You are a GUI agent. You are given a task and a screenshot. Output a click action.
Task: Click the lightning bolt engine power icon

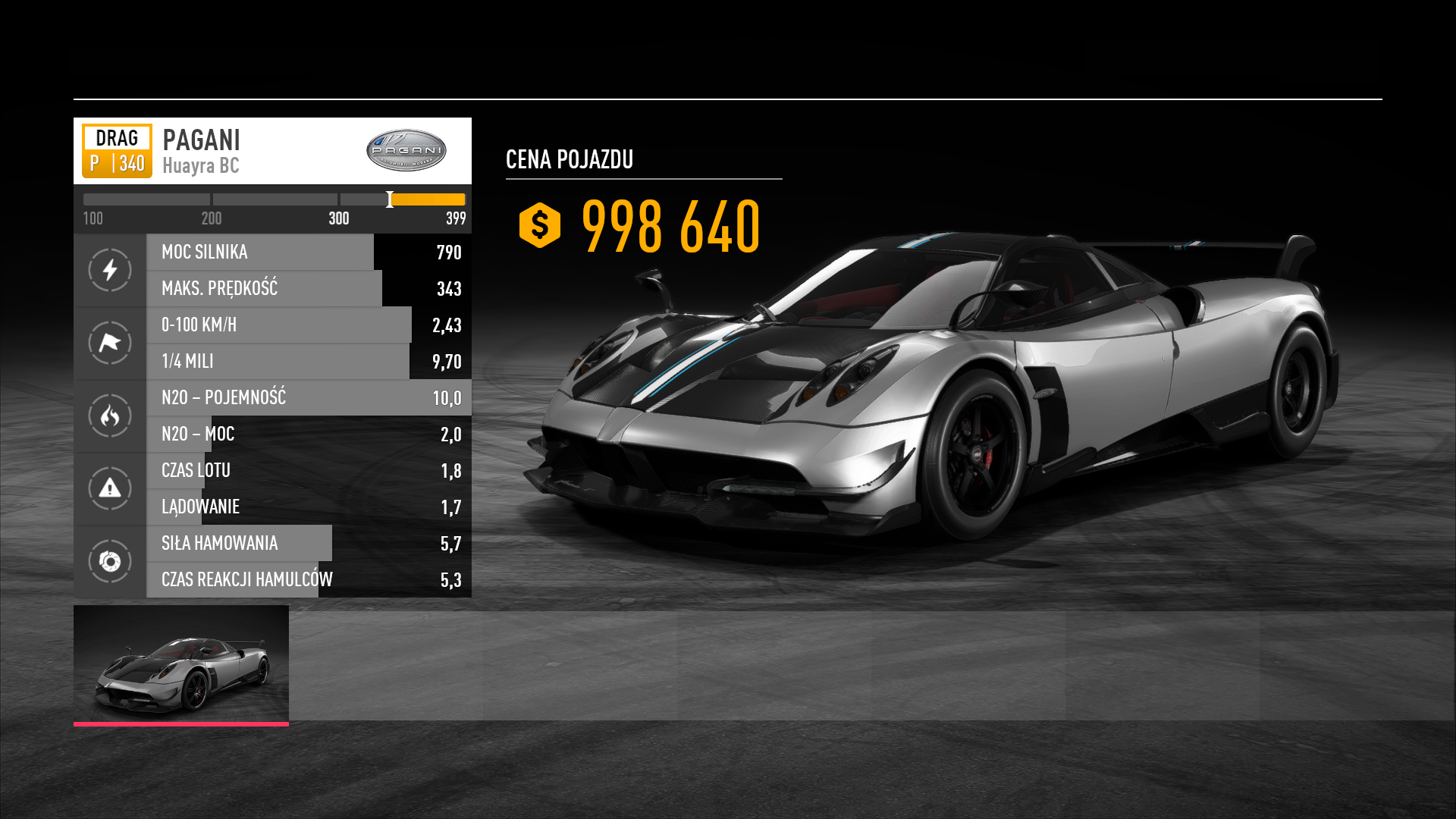[110, 270]
